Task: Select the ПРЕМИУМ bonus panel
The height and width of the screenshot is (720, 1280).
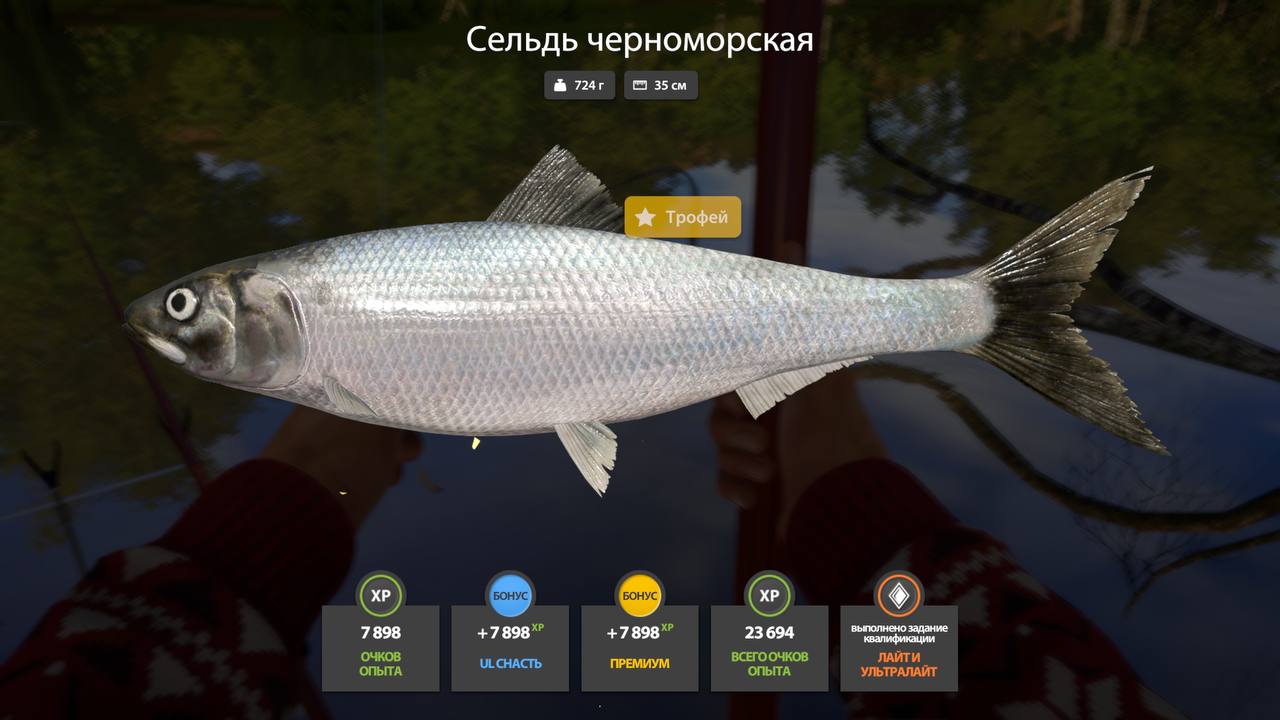Action: [x=640, y=650]
